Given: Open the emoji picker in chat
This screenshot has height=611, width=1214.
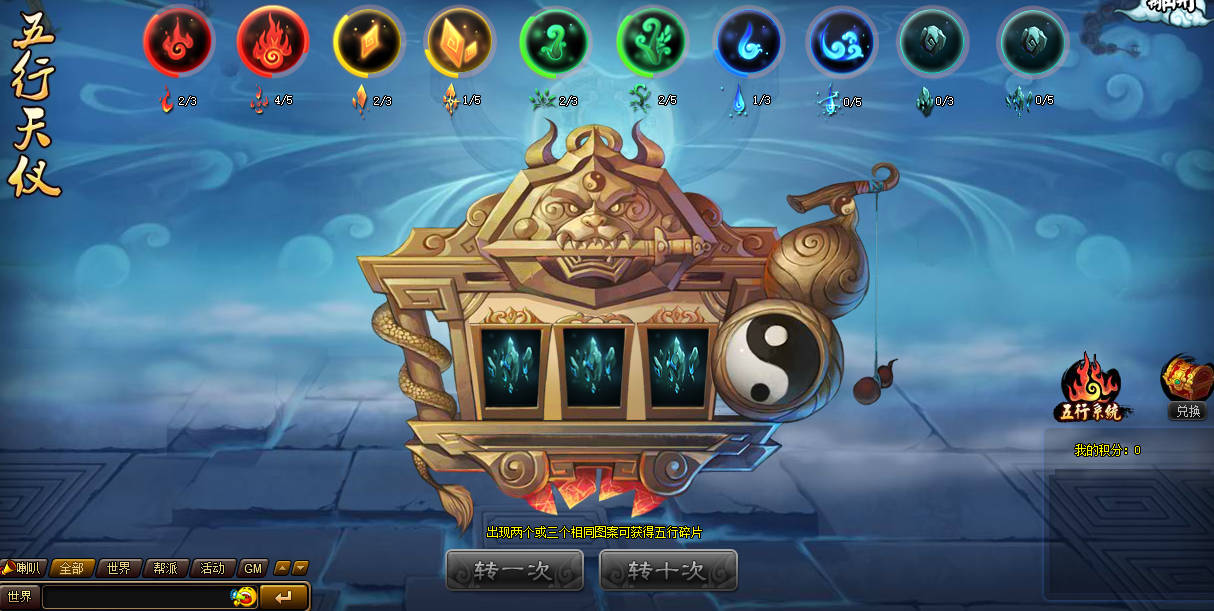Looking at the screenshot, I should click(243, 598).
